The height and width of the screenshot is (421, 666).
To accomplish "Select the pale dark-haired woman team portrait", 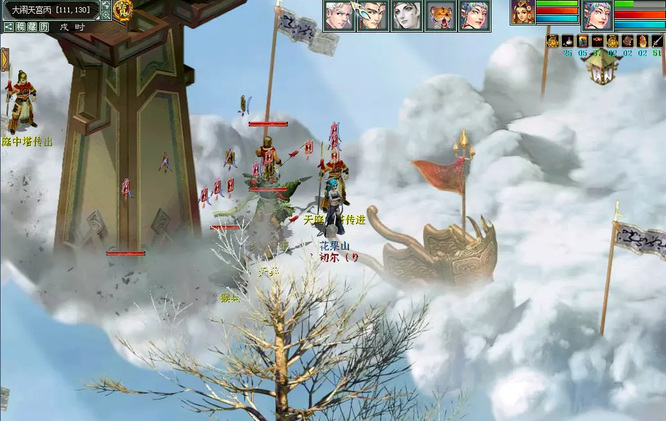I will [x=405, y=15].
